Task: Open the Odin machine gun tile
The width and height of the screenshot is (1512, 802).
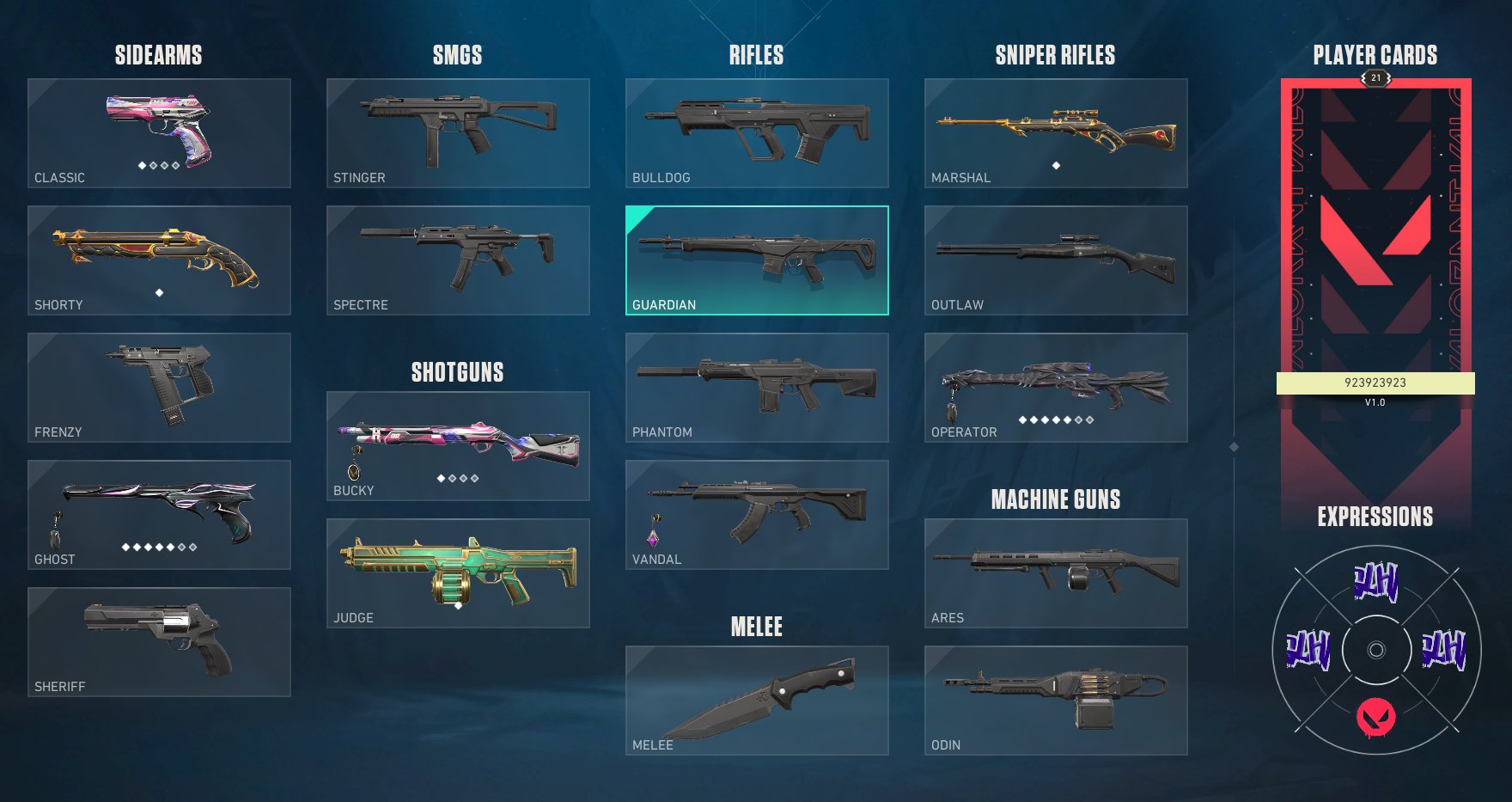Action: point(1056,701)
